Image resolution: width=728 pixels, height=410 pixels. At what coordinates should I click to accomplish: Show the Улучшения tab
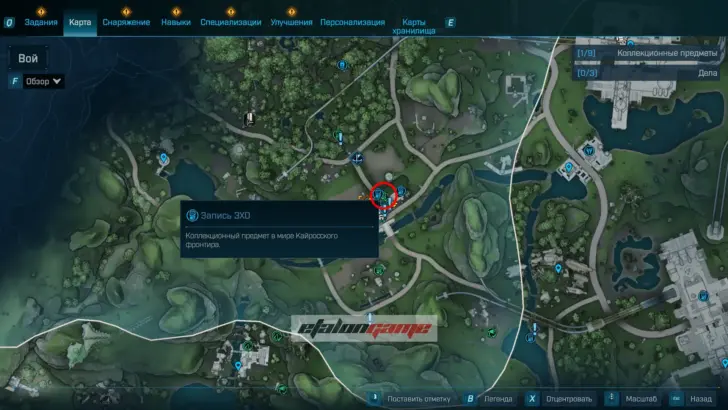point(291,21)
